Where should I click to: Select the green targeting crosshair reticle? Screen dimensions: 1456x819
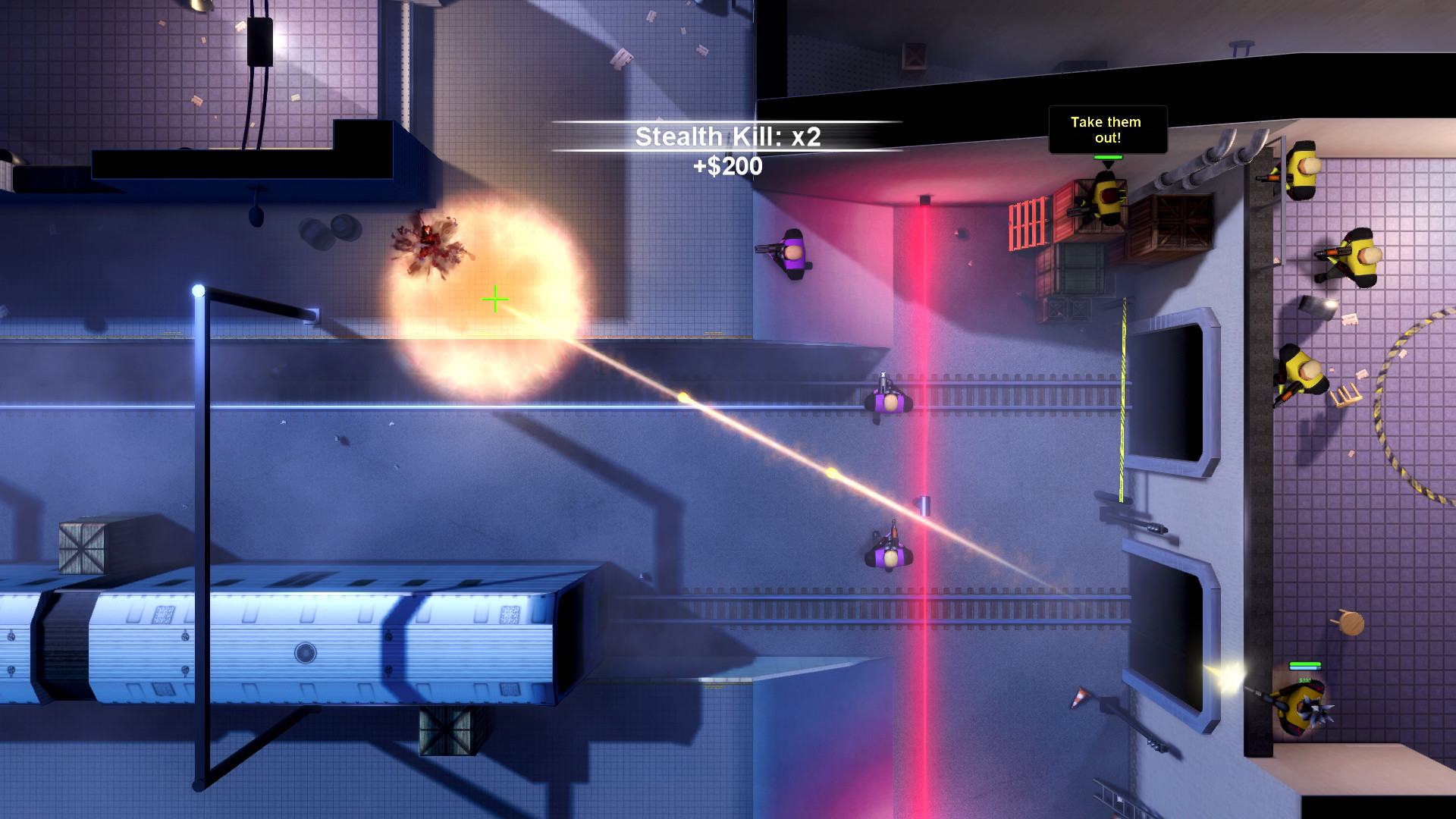tap(494, 299)
